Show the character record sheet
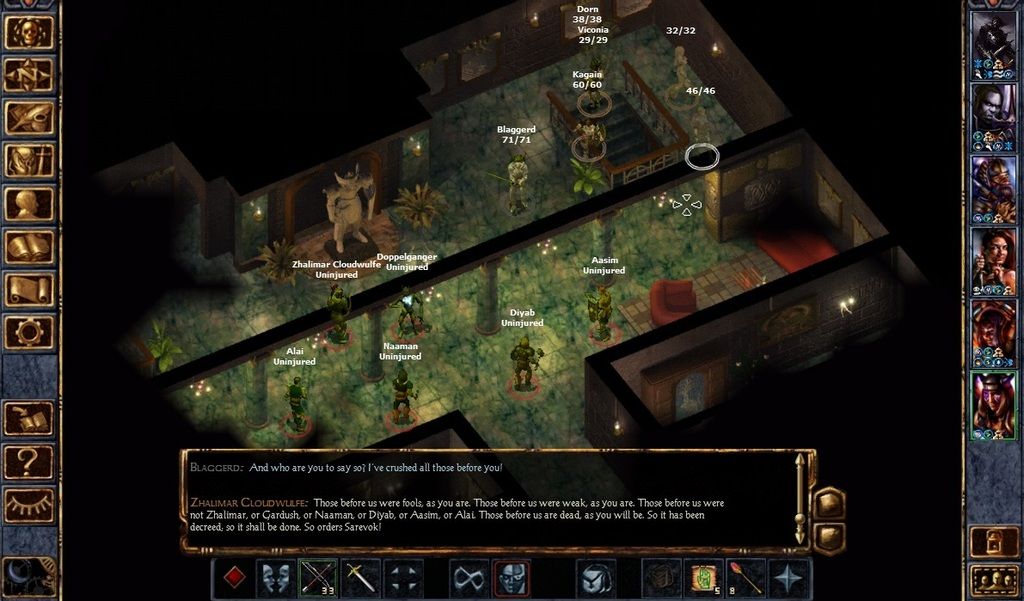1024x601 pixels. point(29,203)
